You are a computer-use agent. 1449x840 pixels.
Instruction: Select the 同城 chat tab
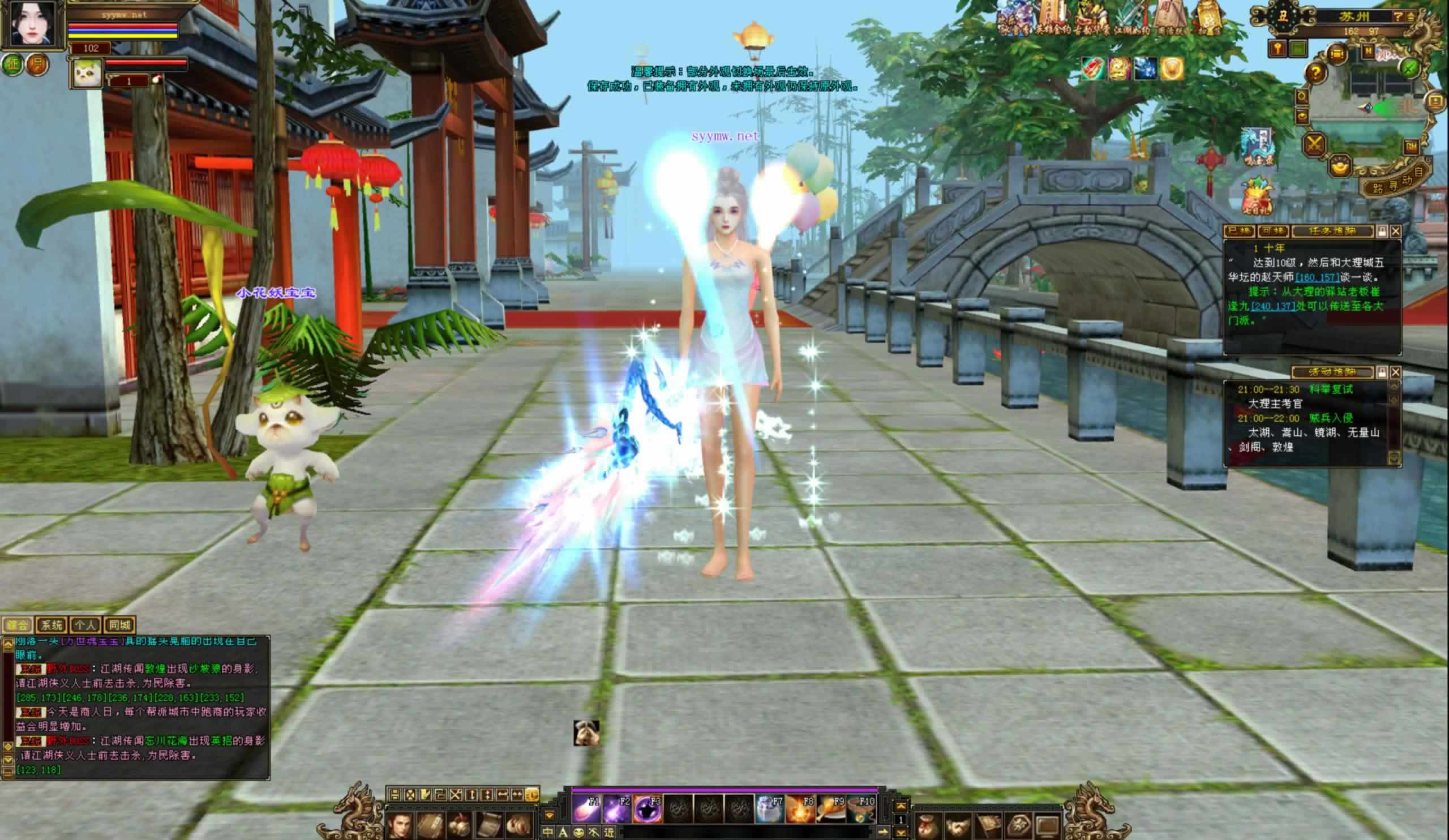pos(119,625)
